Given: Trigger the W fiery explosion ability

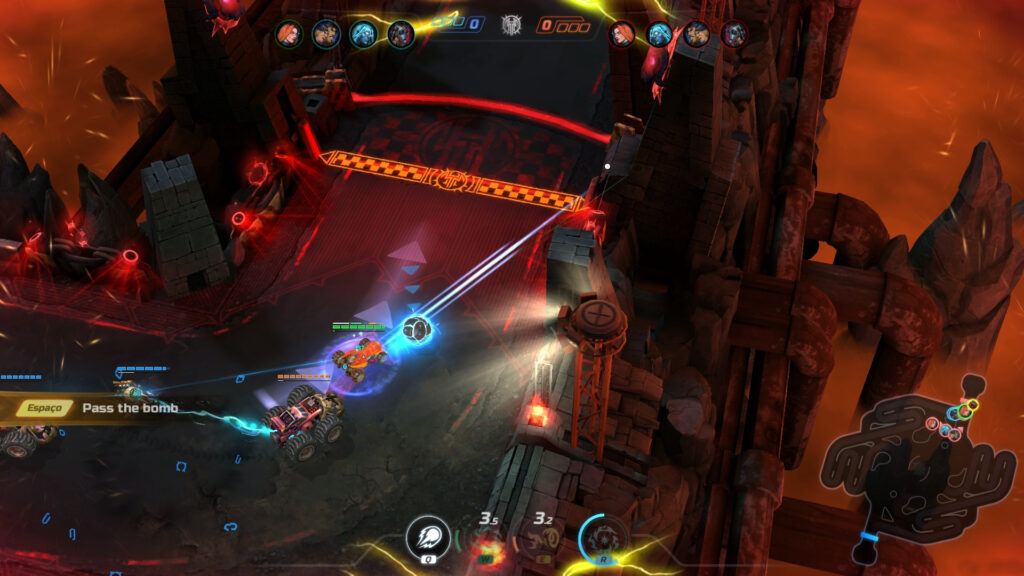Looking at the screenshot, I should click(x=487, y=541).
